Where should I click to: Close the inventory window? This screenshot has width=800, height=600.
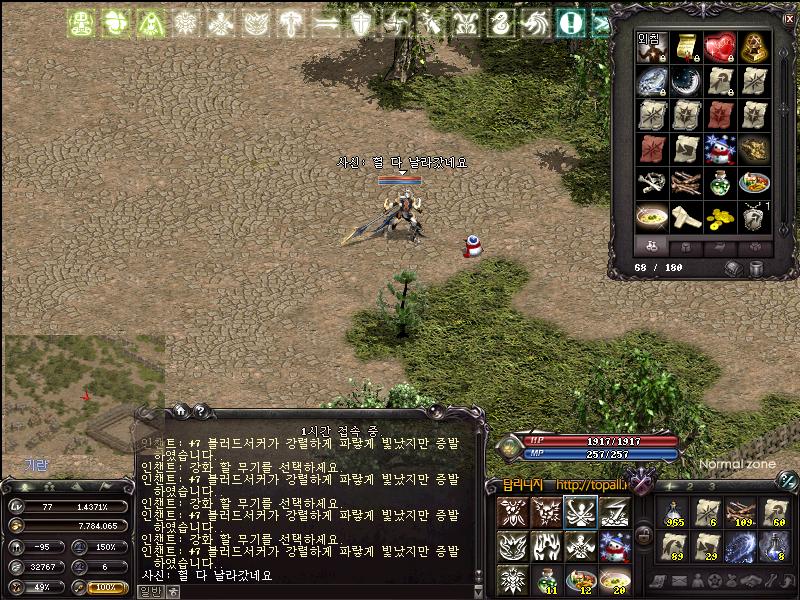click(789, 19)
